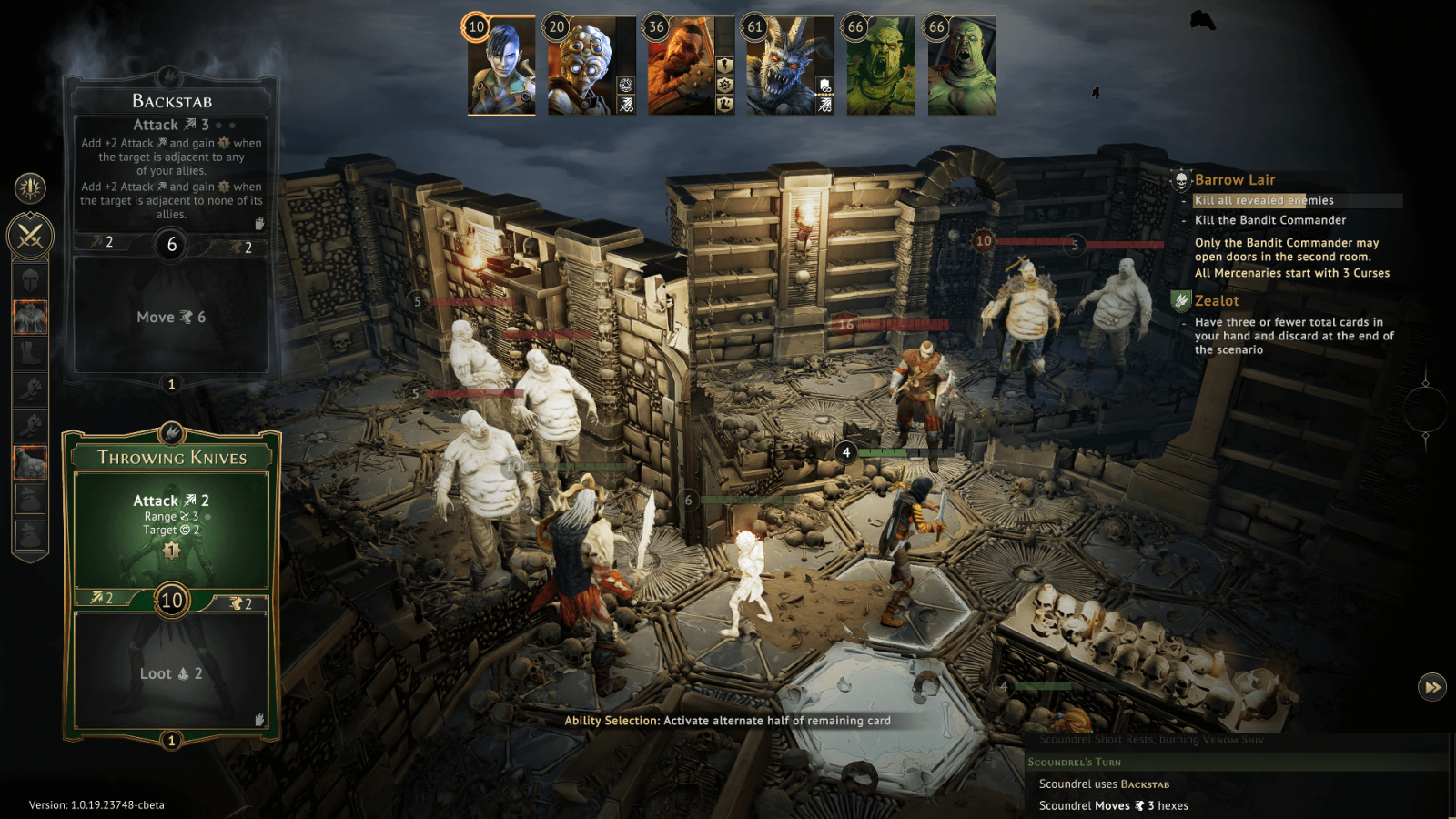Open the crossed swords icon in sidebar
This screenshot has height=819, width=1456.
click(x=30, y=237)
